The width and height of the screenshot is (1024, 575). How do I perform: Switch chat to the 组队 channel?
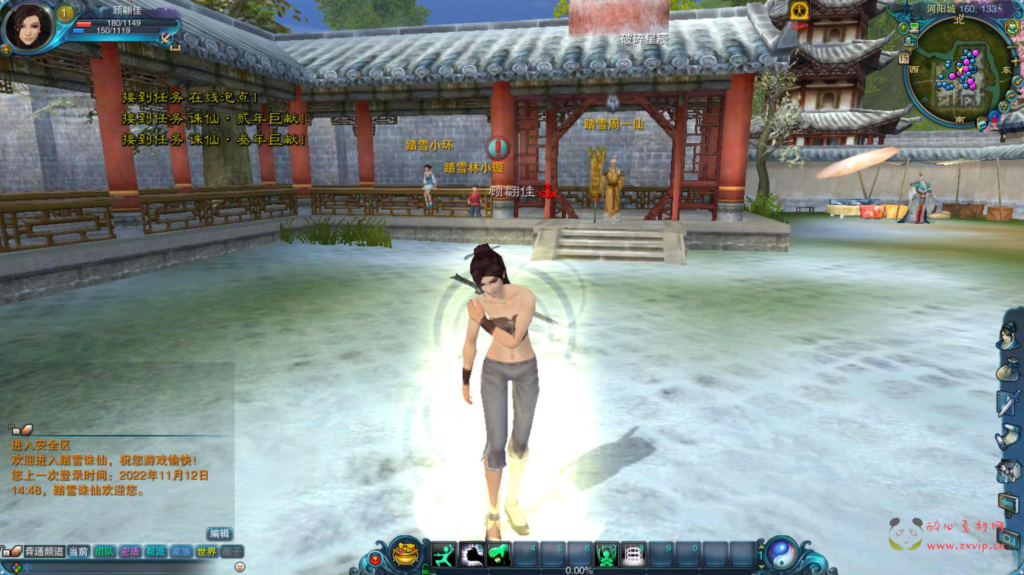tap(104, 552)
